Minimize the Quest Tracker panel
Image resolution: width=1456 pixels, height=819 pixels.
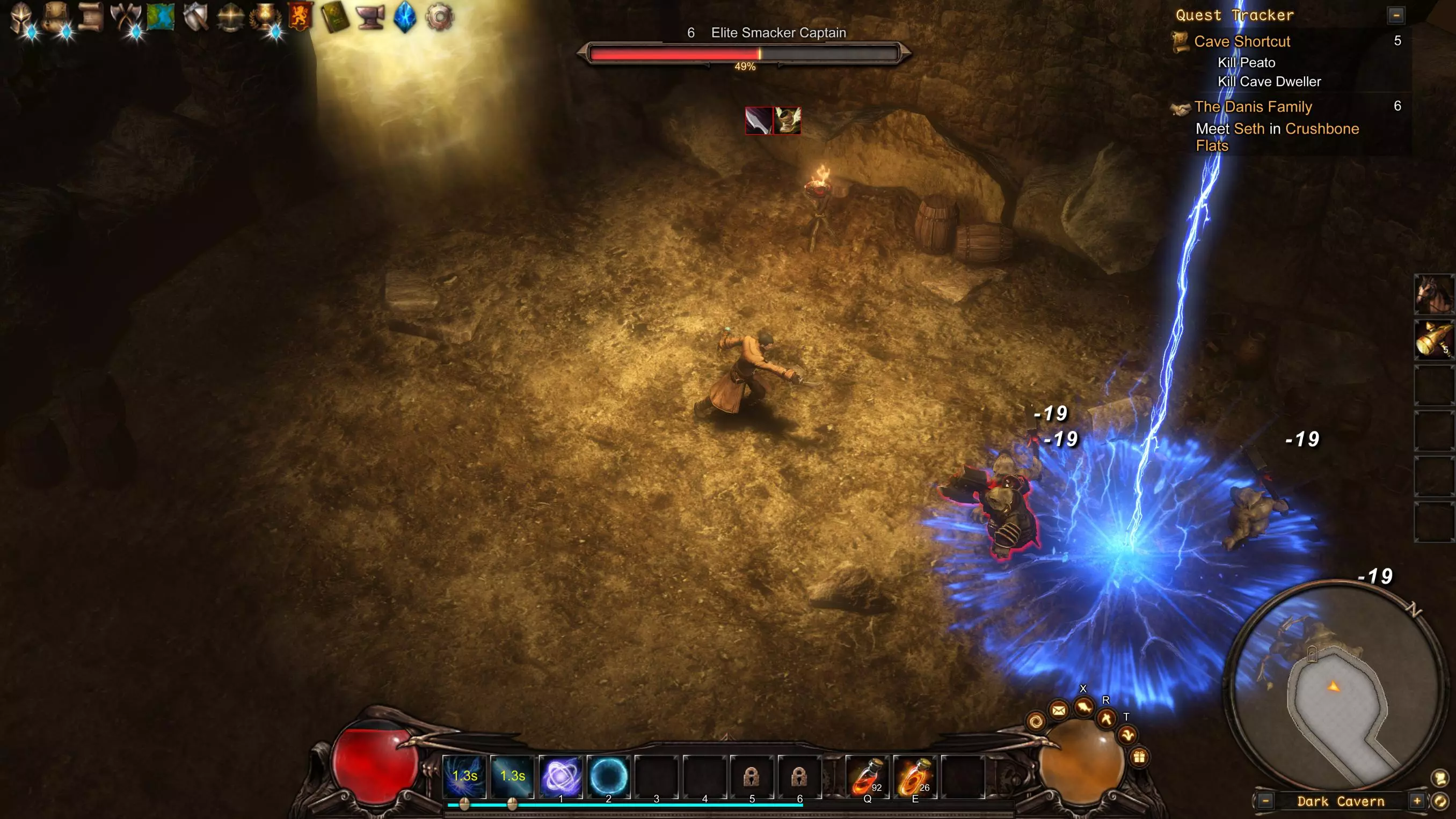(1395, 15)
